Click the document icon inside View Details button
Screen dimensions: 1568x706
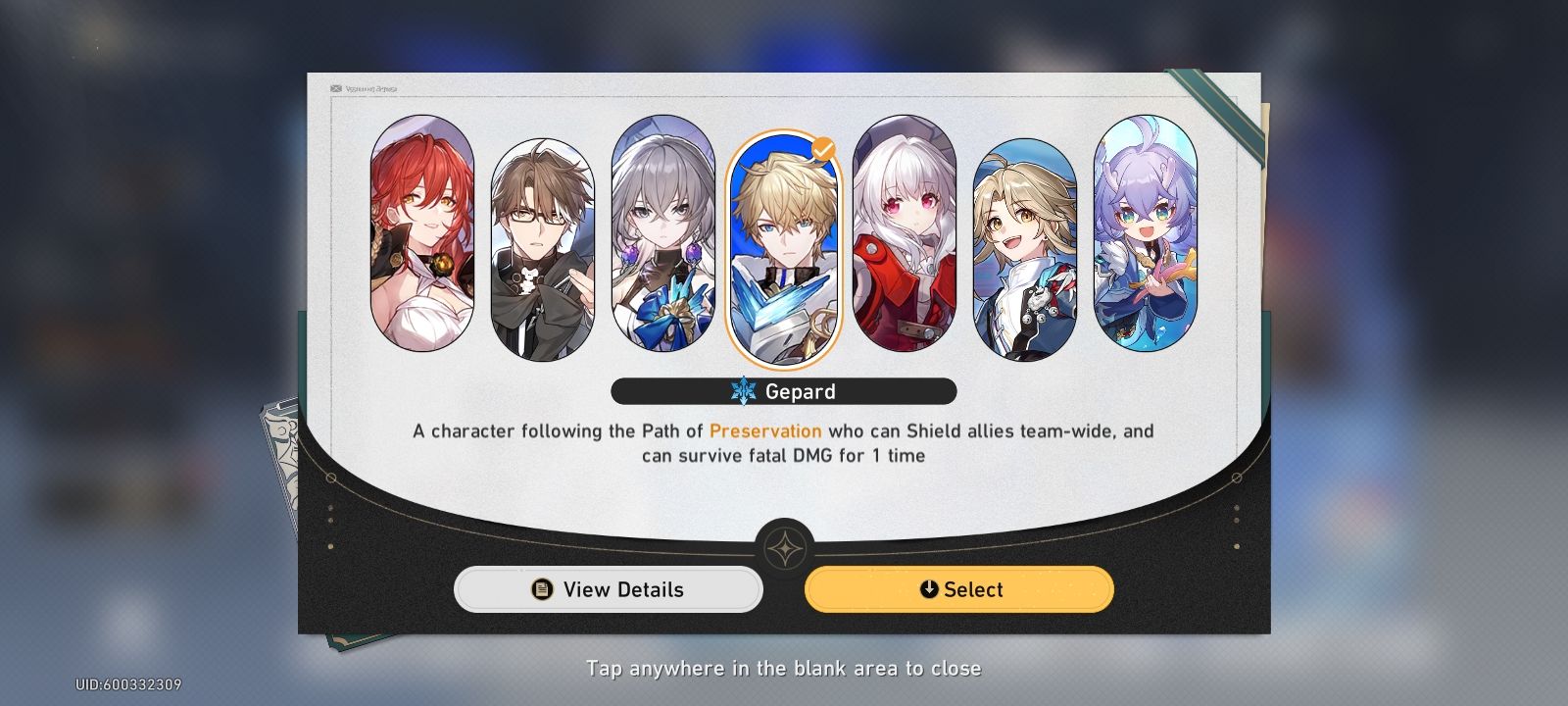[x=541, y=589]
